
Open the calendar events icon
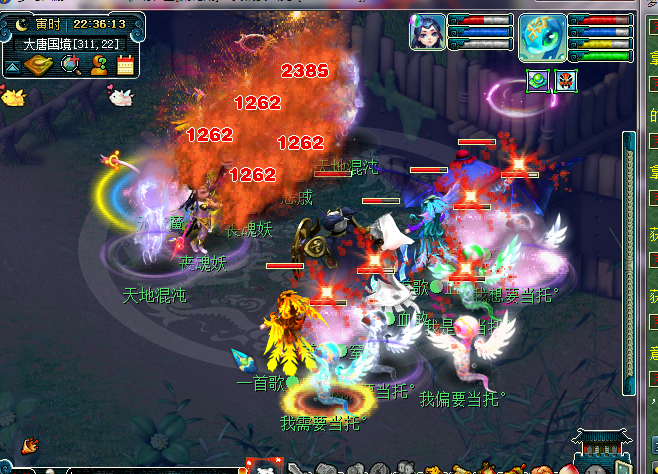(125, 66)
